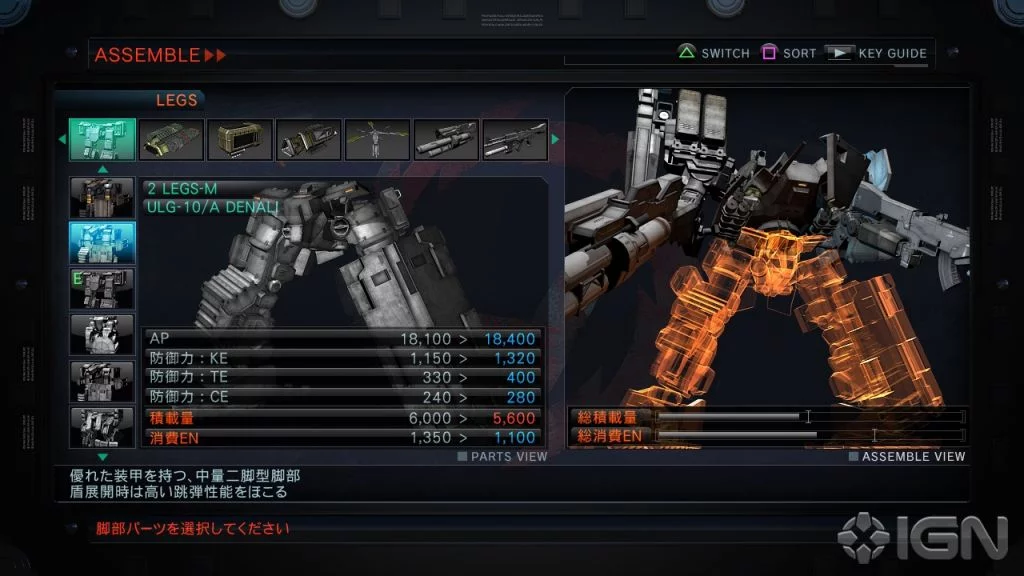This screenshot has height=576, width=1024.
Task: Click the down arrow below the parts list
Action: 102,457
